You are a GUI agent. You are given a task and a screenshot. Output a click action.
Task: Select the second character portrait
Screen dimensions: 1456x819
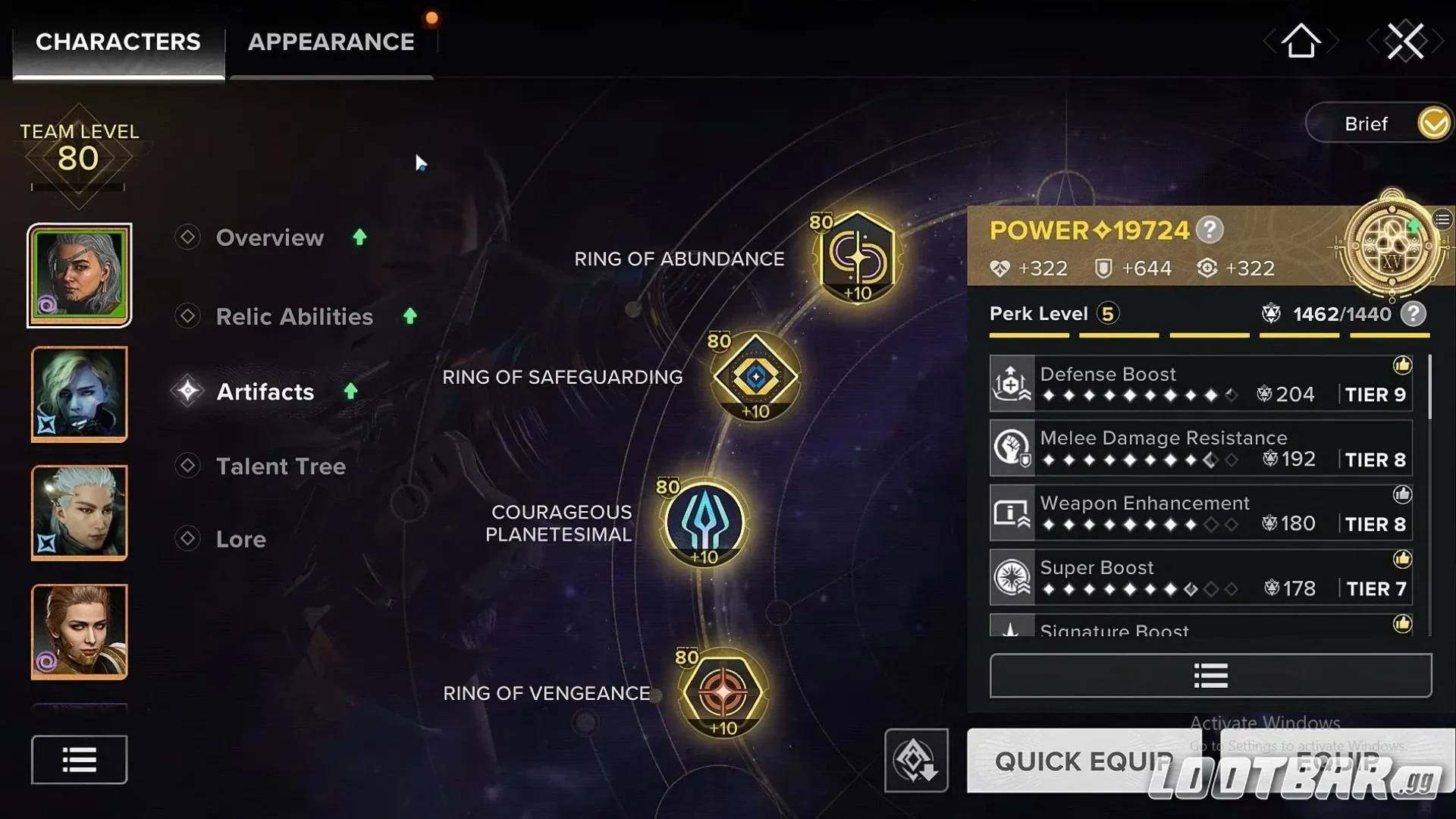[x=79, y=394]
